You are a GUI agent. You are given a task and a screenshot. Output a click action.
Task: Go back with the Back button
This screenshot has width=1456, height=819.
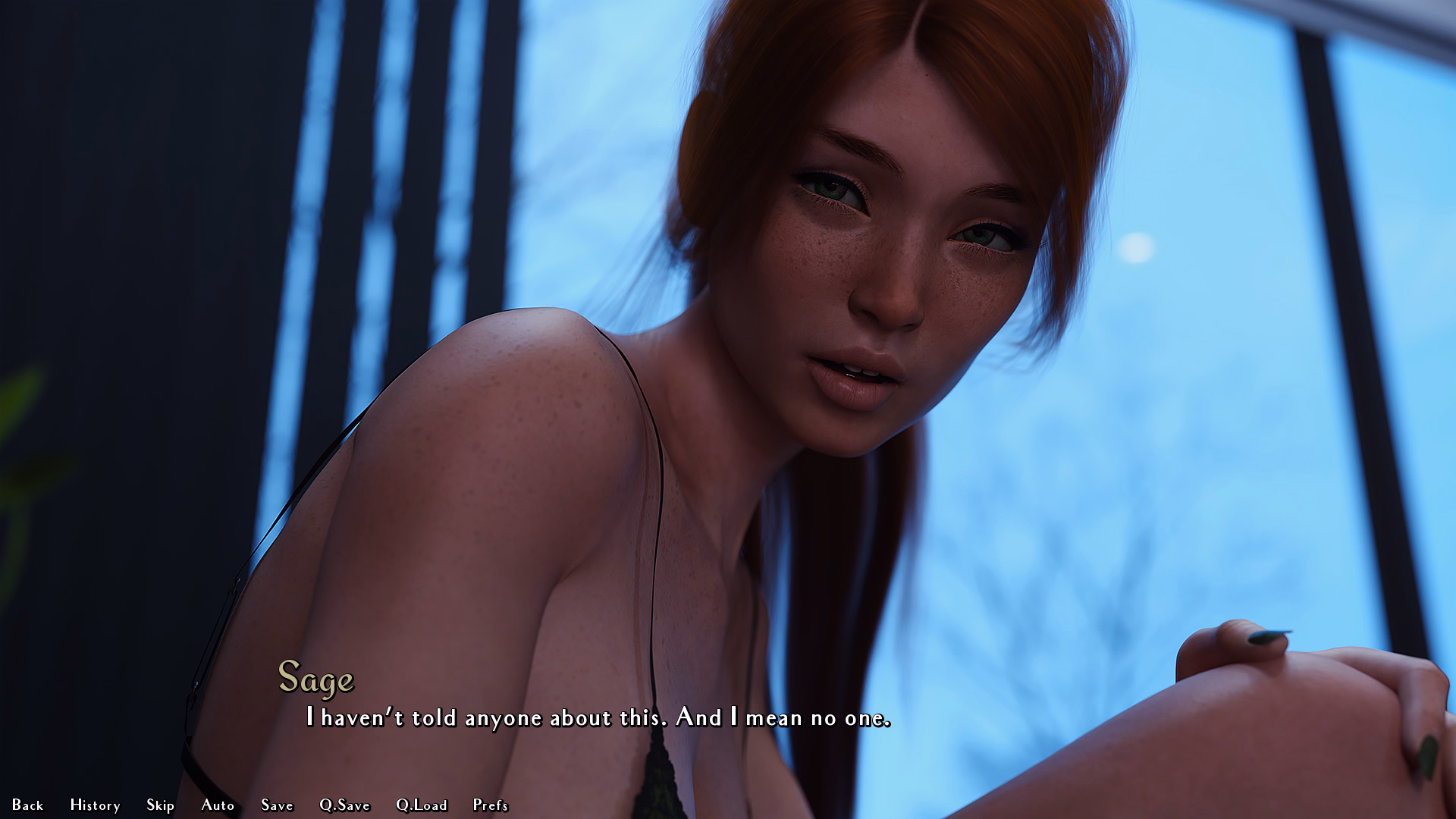[x=27, y=805]
